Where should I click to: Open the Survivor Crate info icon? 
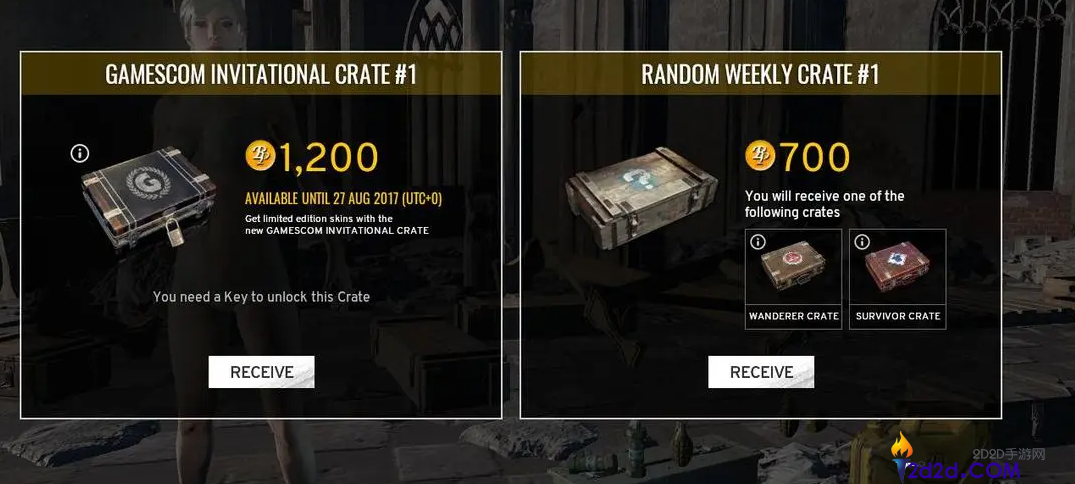862,242
